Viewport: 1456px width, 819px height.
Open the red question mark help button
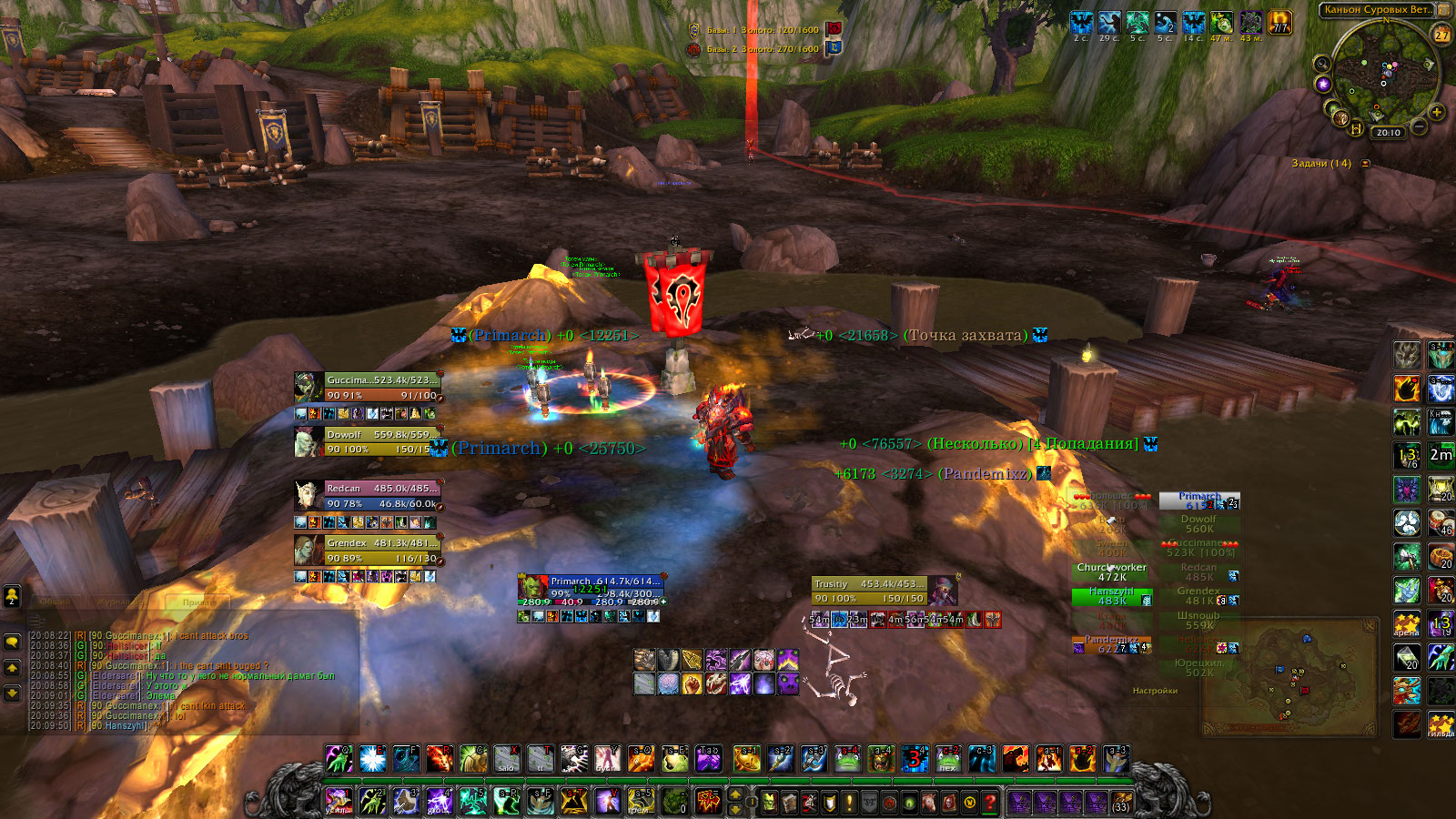pos(990,803)
